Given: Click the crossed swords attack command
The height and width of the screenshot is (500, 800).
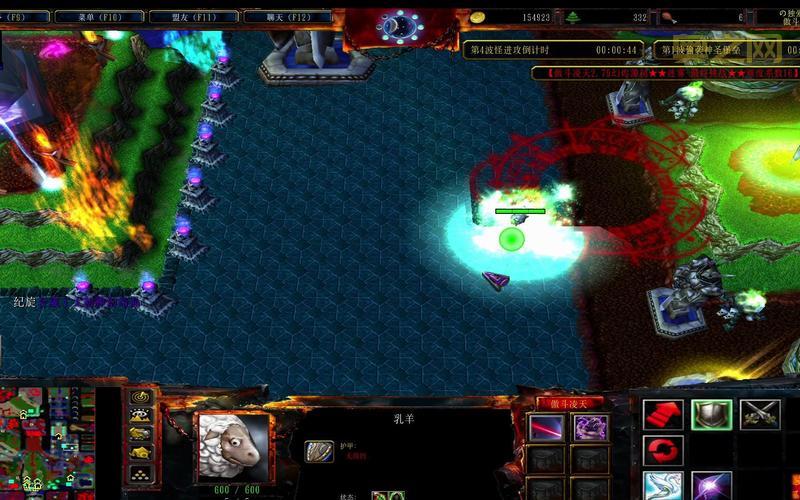Looking at the screenshot, I should [x=760, y=414].
